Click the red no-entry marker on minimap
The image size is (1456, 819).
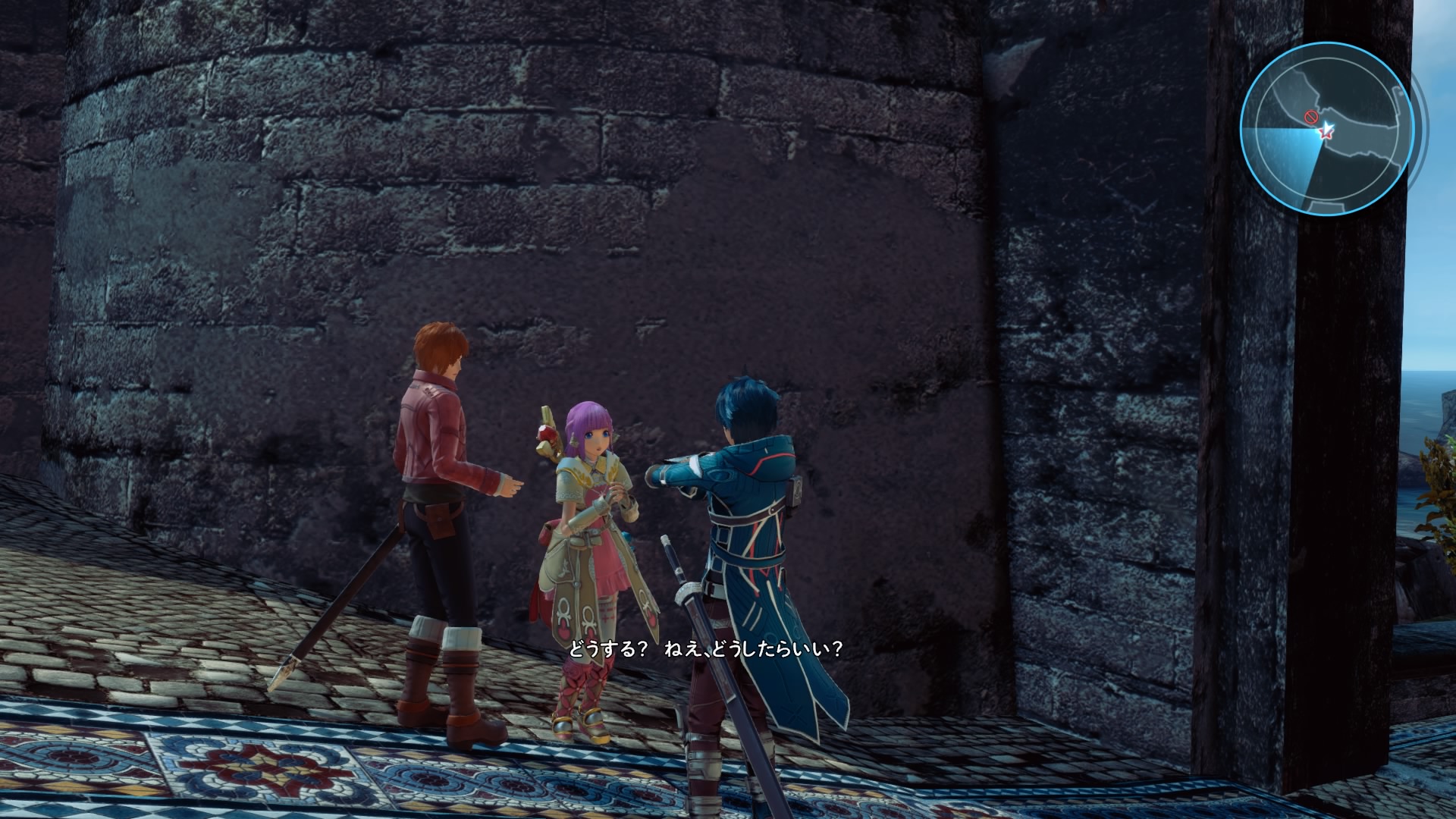pyautogui.click(x=1310, y=117)
